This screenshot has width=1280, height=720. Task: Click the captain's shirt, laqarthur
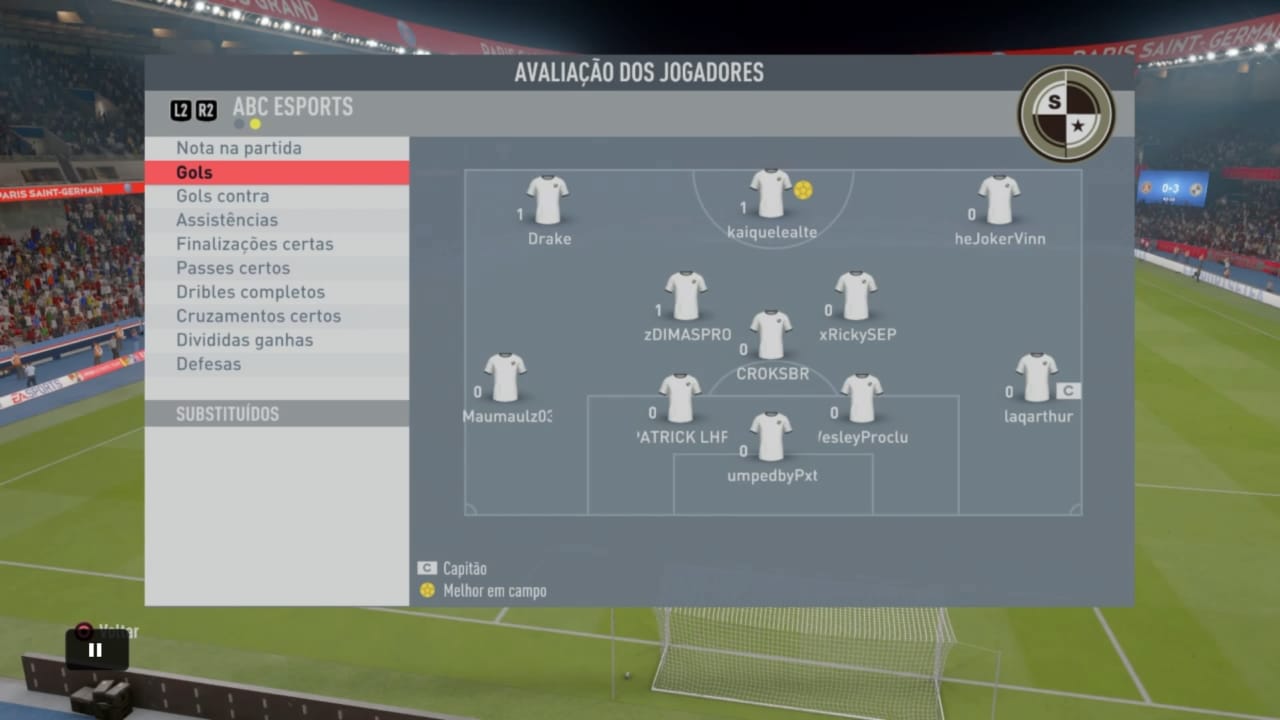click(x=1037, y=377)
